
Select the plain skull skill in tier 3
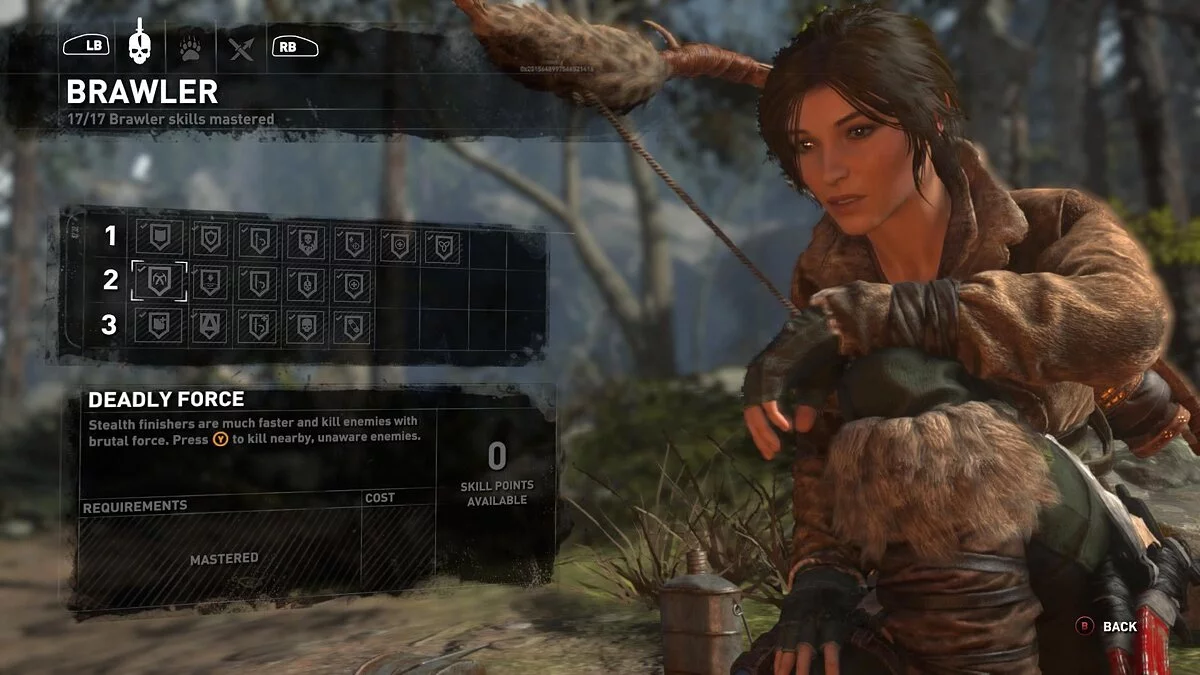(x=305, y=324)
